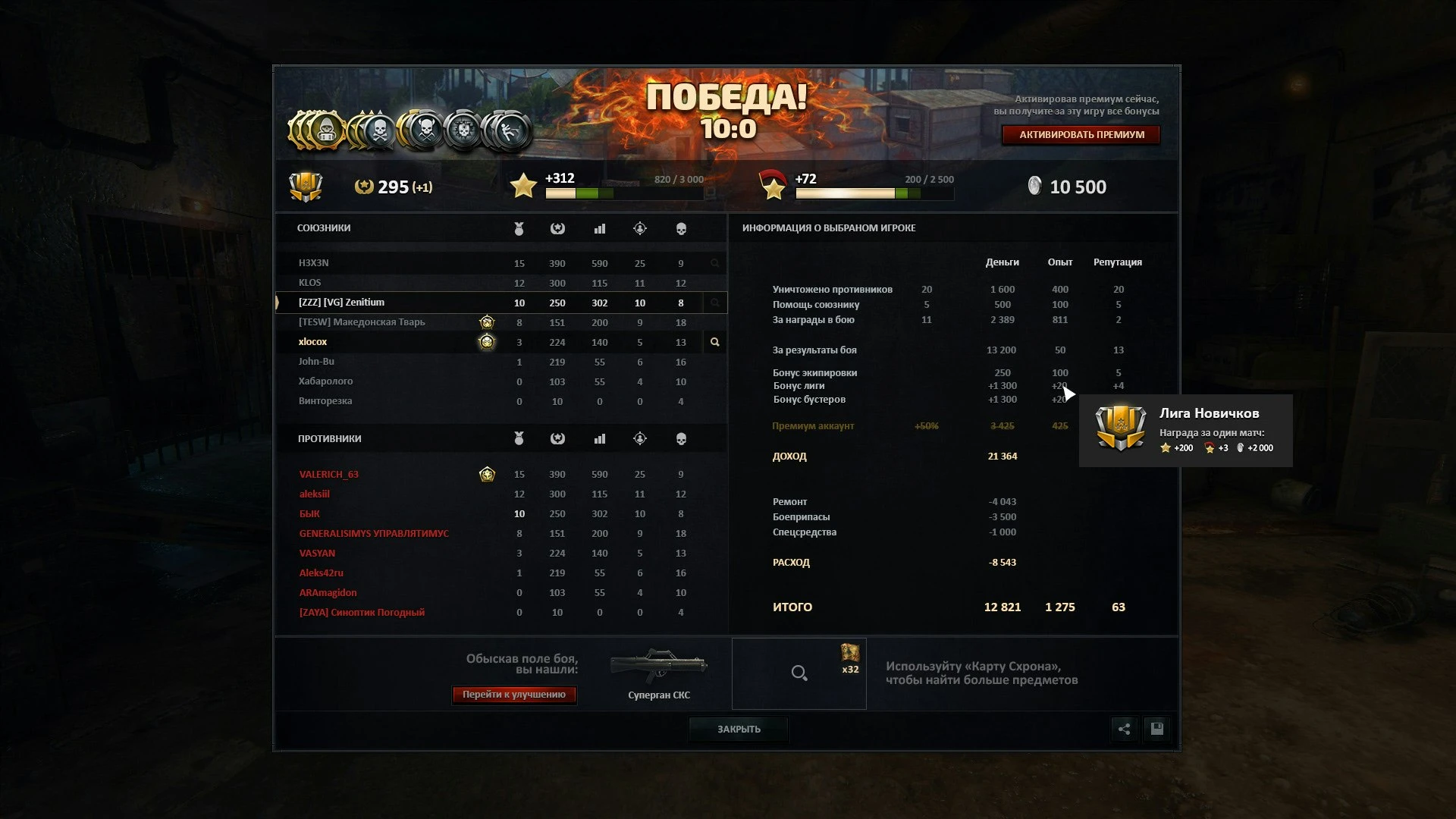Select the crosshair accuracy column icon
This screenshot has height=819, width=1456.
[x=640, y=227]
